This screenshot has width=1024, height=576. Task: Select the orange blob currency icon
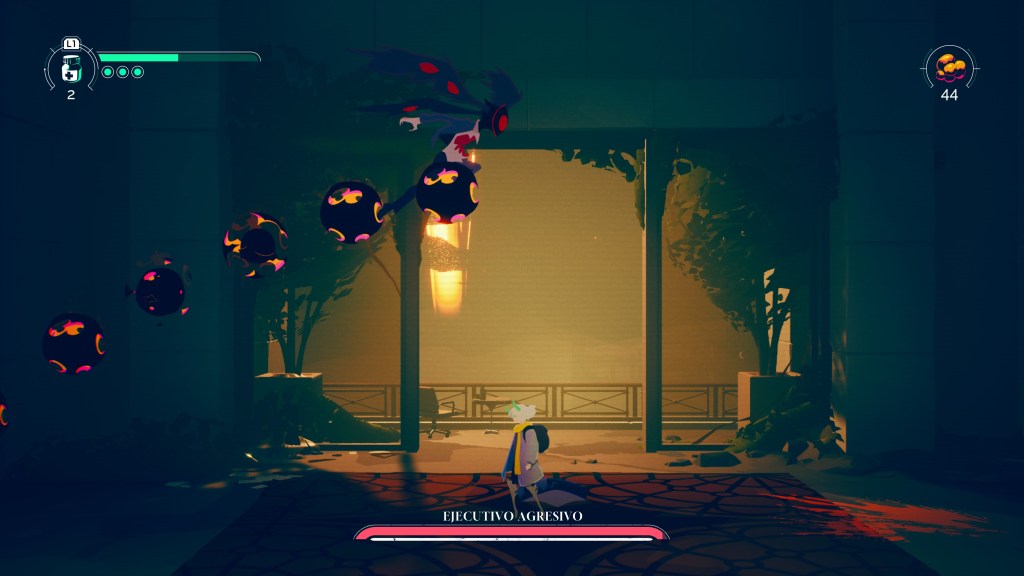tap(949, 67)
